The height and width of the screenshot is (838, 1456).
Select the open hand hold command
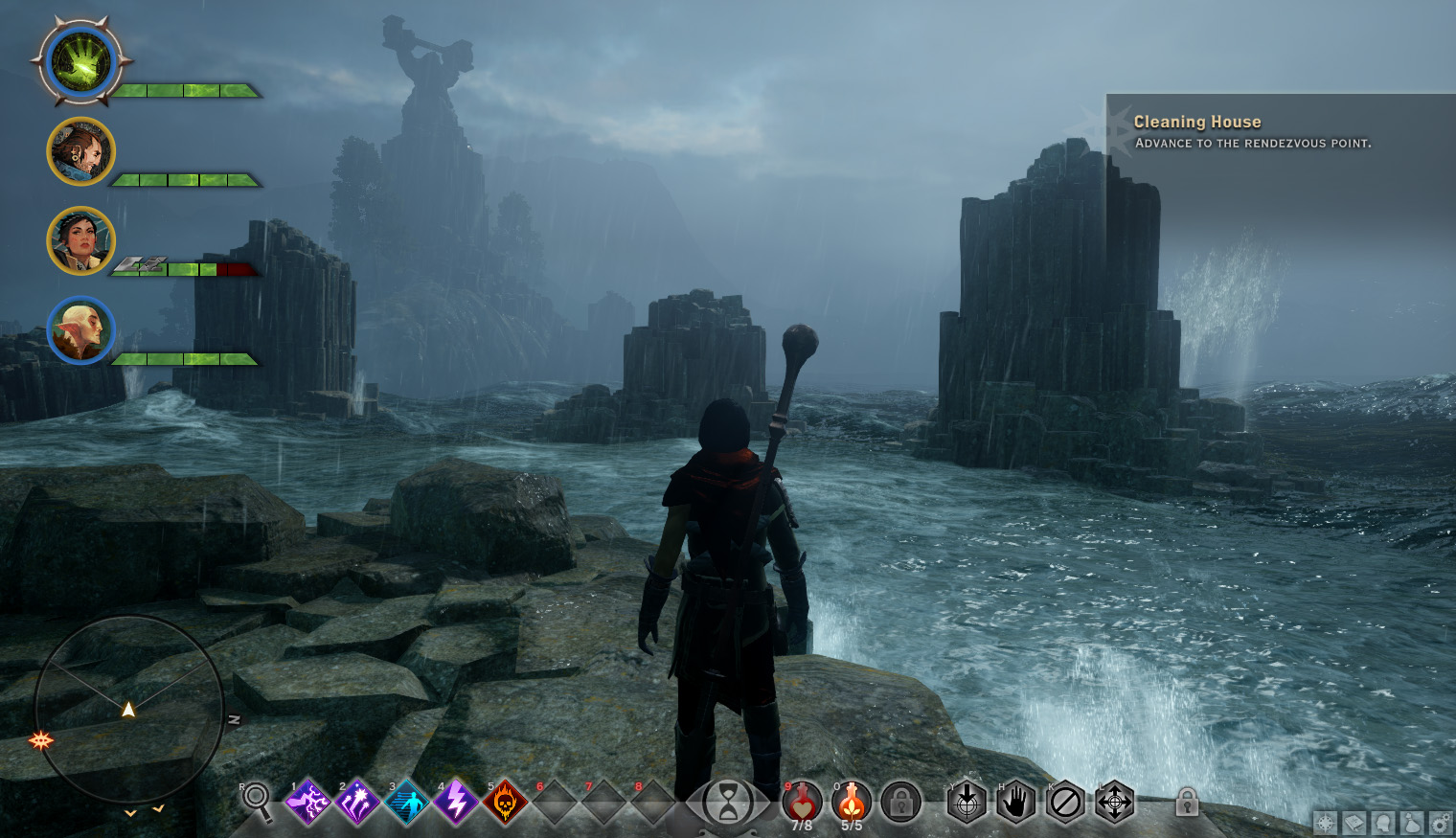1015,802
